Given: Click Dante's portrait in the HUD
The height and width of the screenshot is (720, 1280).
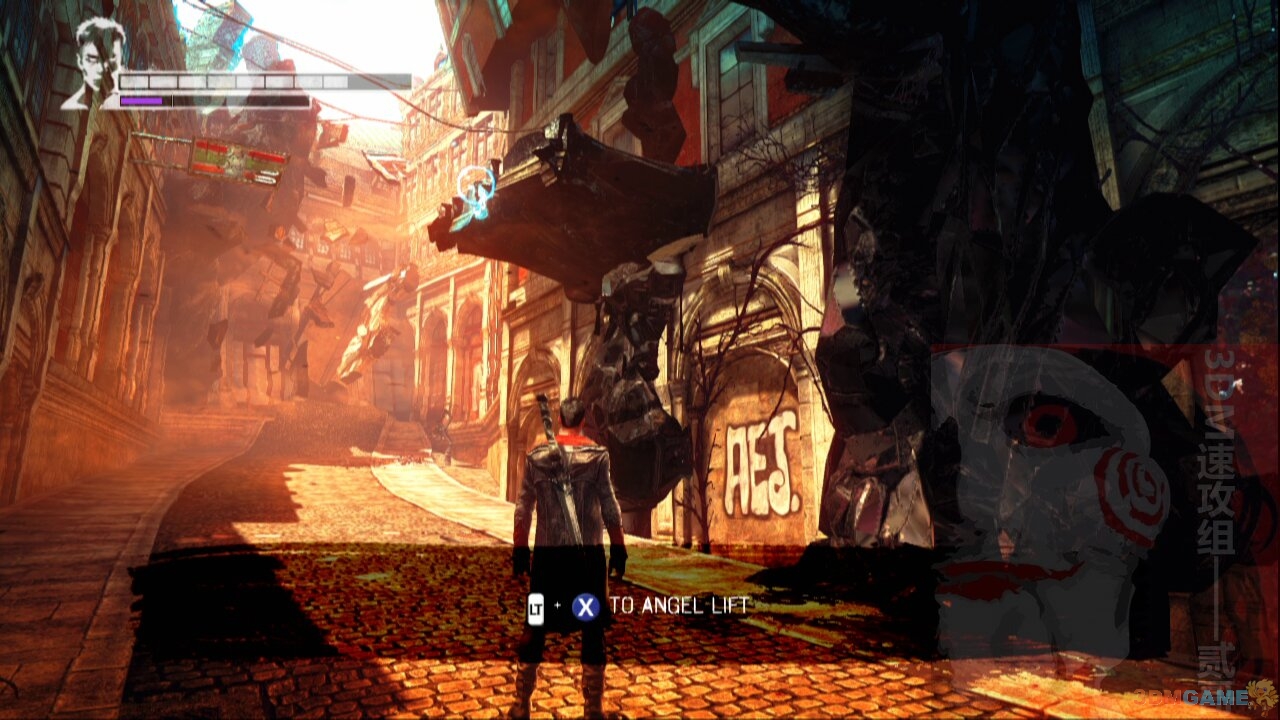Looking at the screenshot, I should 96,62.
